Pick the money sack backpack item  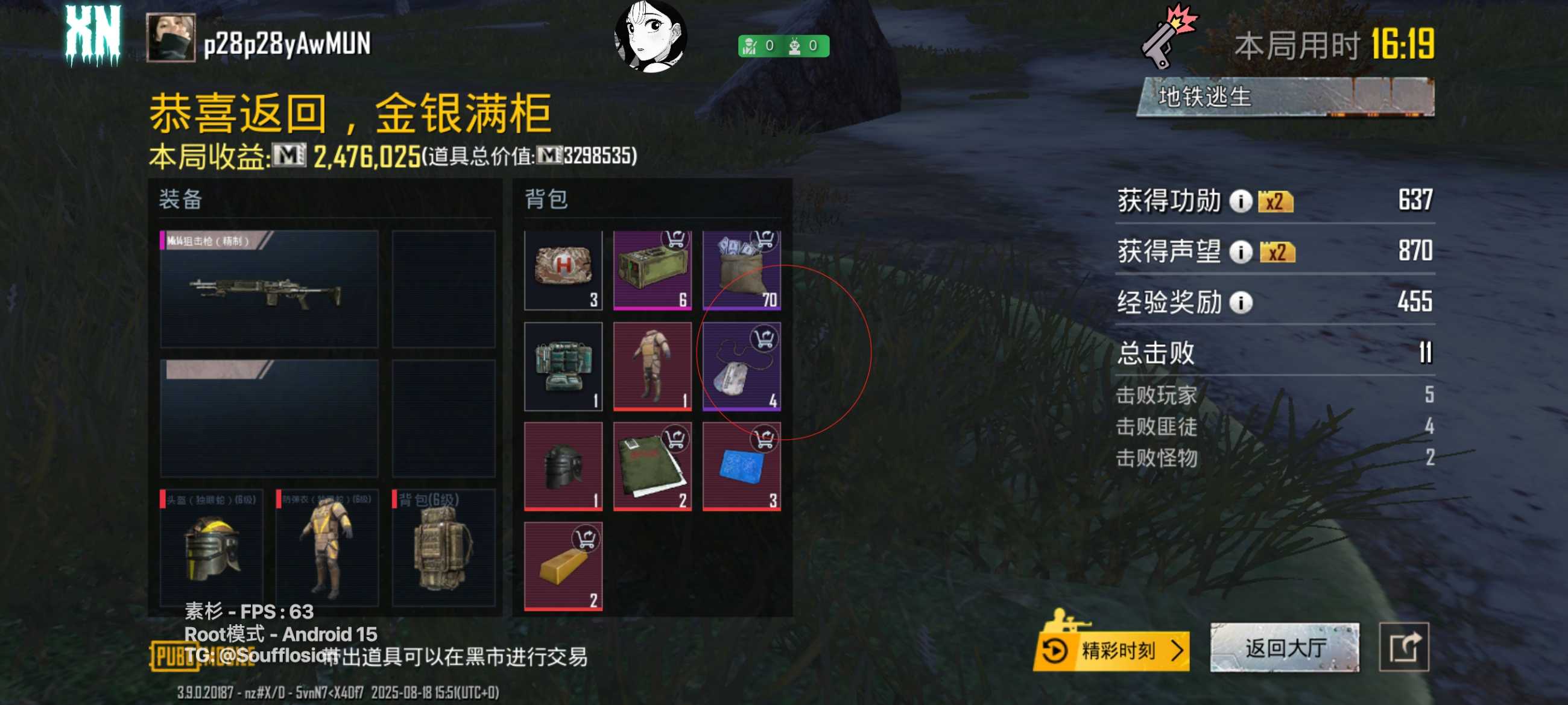(741, 270)
